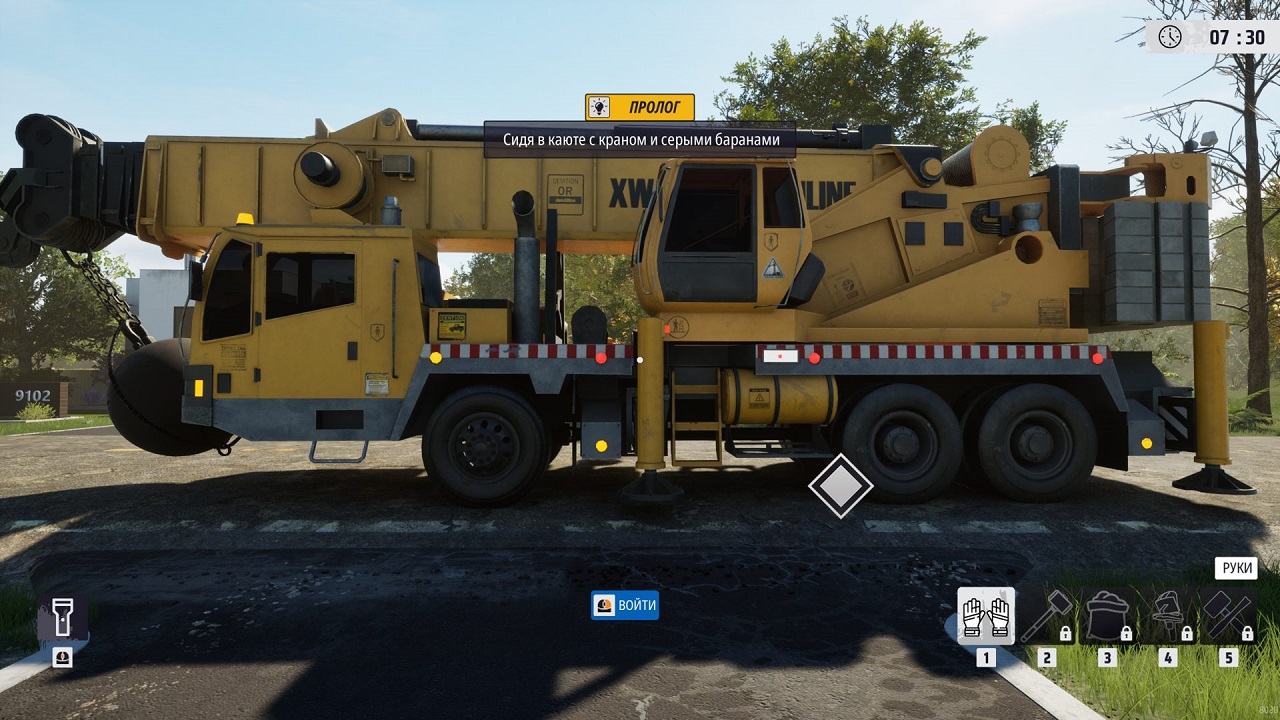The height and width of the screenshot is (720, 1280).
Task: Click the ВОЙТИ enter button
Action: [x=625, y=605]
